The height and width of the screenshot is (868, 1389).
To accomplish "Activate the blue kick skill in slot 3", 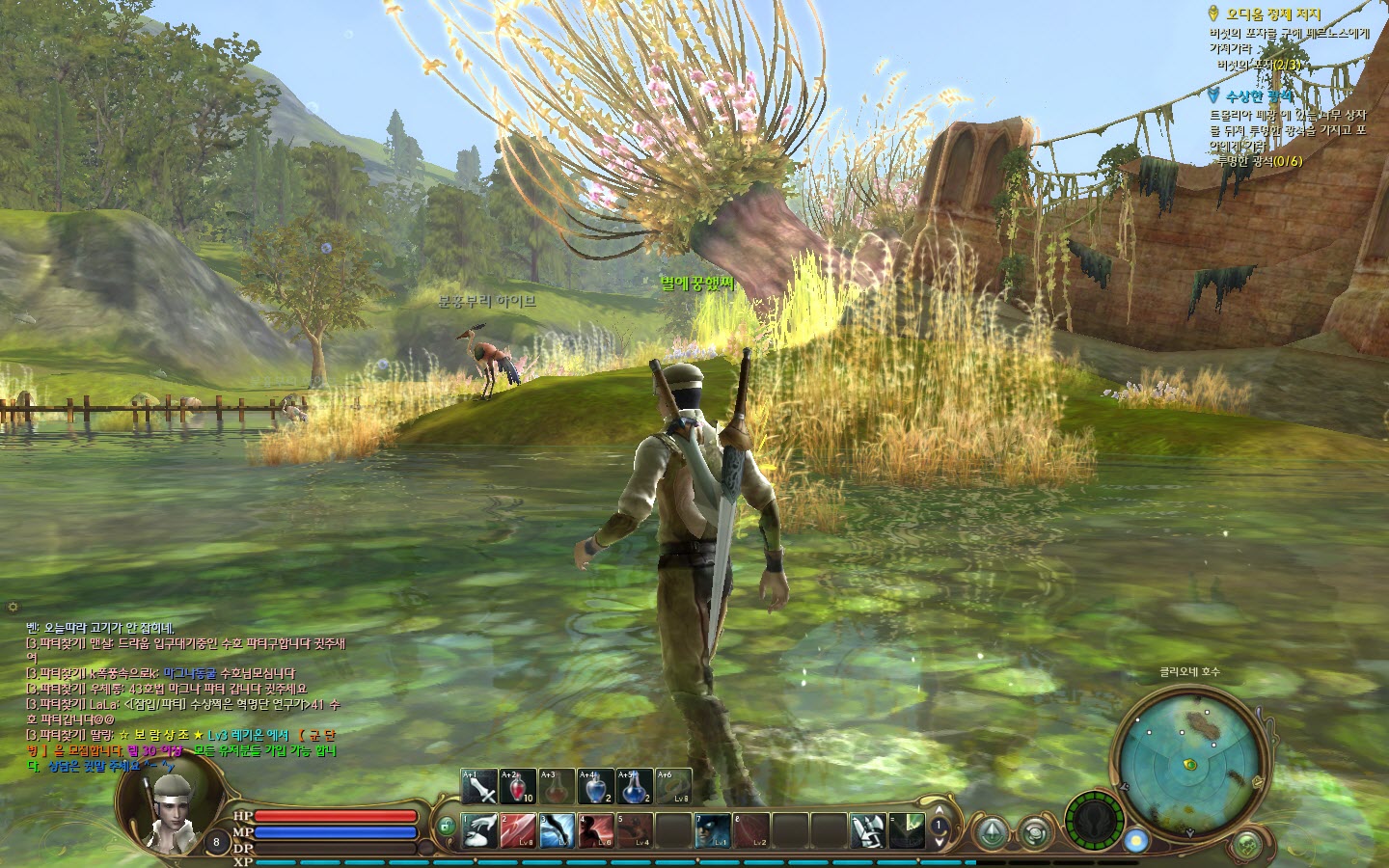I will [558, 830].
